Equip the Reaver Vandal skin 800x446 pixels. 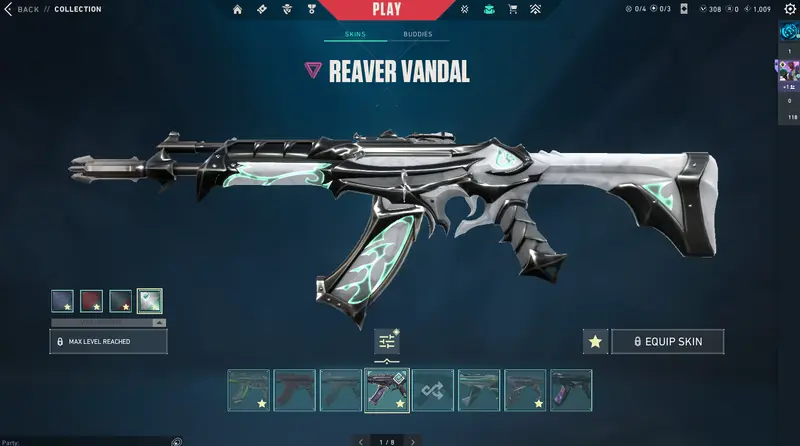coord(667,341)
